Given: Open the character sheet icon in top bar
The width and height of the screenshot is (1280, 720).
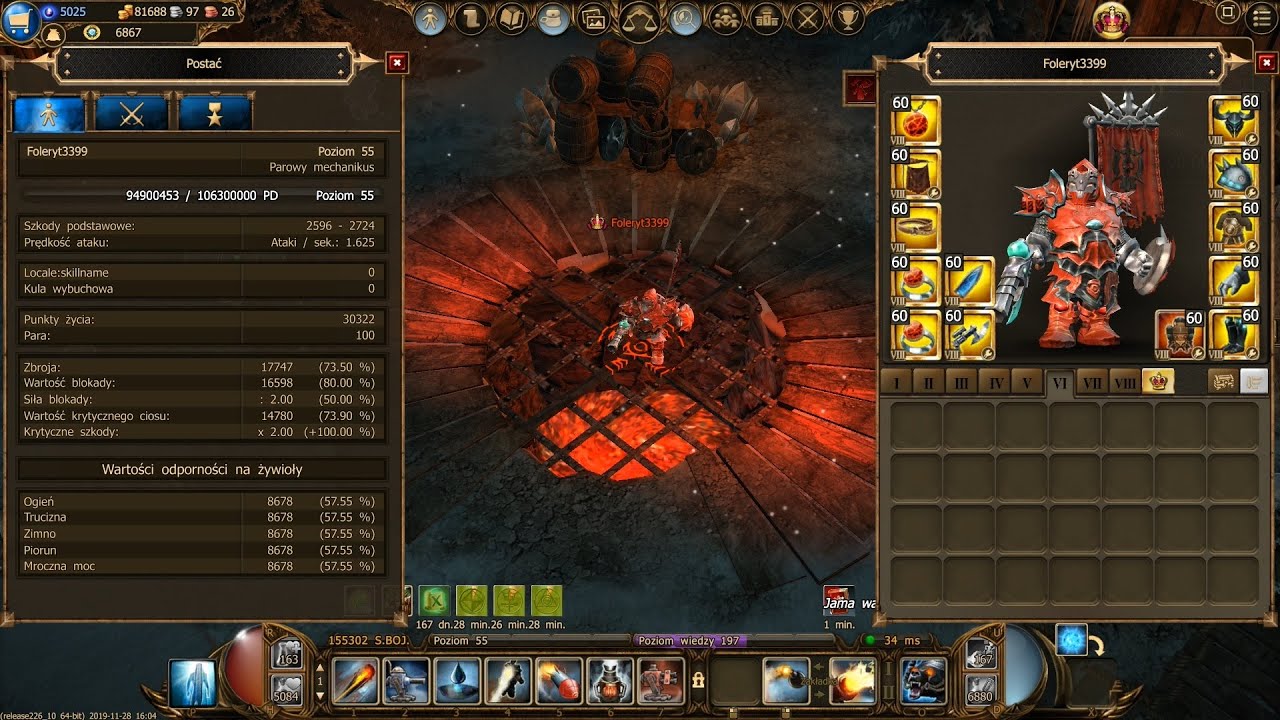Looking at the screenshot, I should coord(430,19).
